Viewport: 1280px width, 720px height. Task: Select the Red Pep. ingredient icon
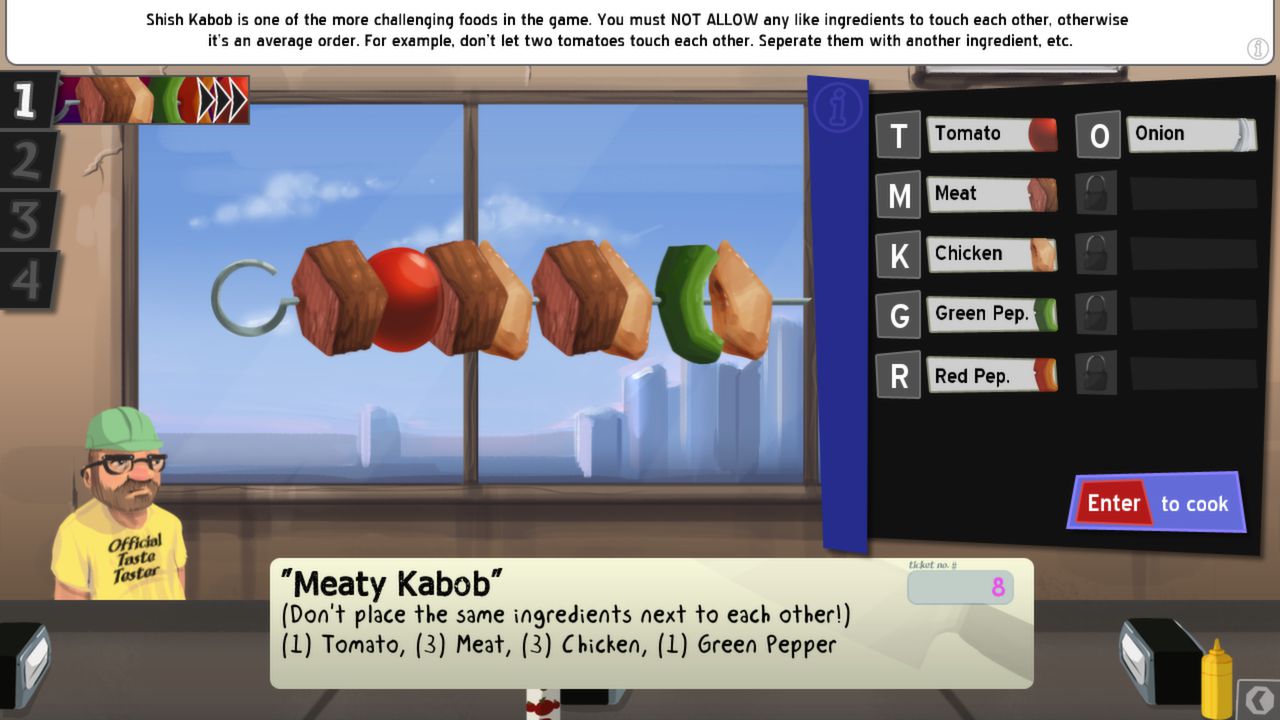point(992,375)
